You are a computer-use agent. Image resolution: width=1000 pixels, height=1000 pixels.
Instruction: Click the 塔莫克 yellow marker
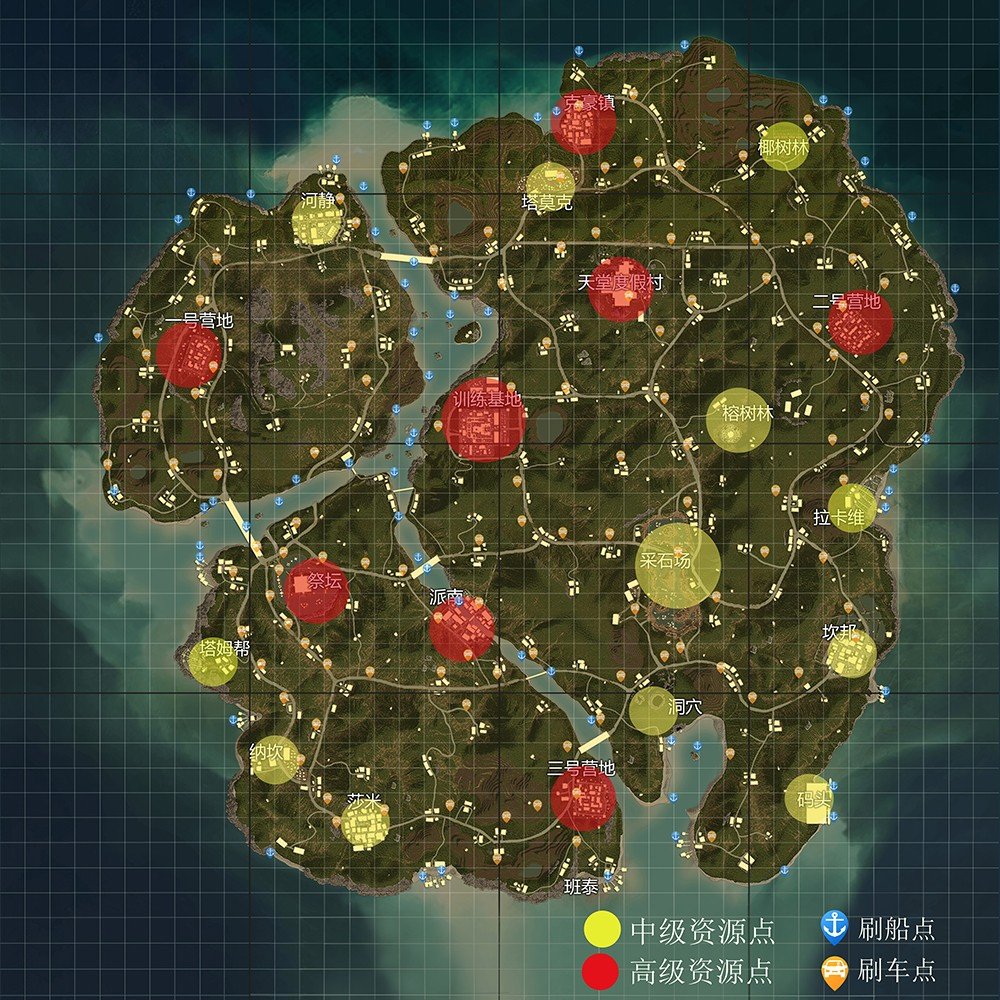550,186
